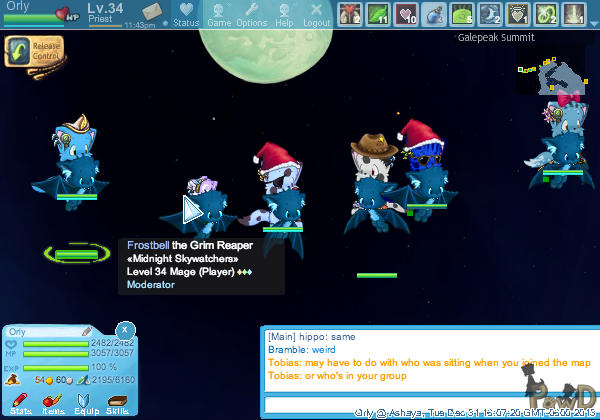
Task: Activate the green rings skill
Action: tap(546, 14)
